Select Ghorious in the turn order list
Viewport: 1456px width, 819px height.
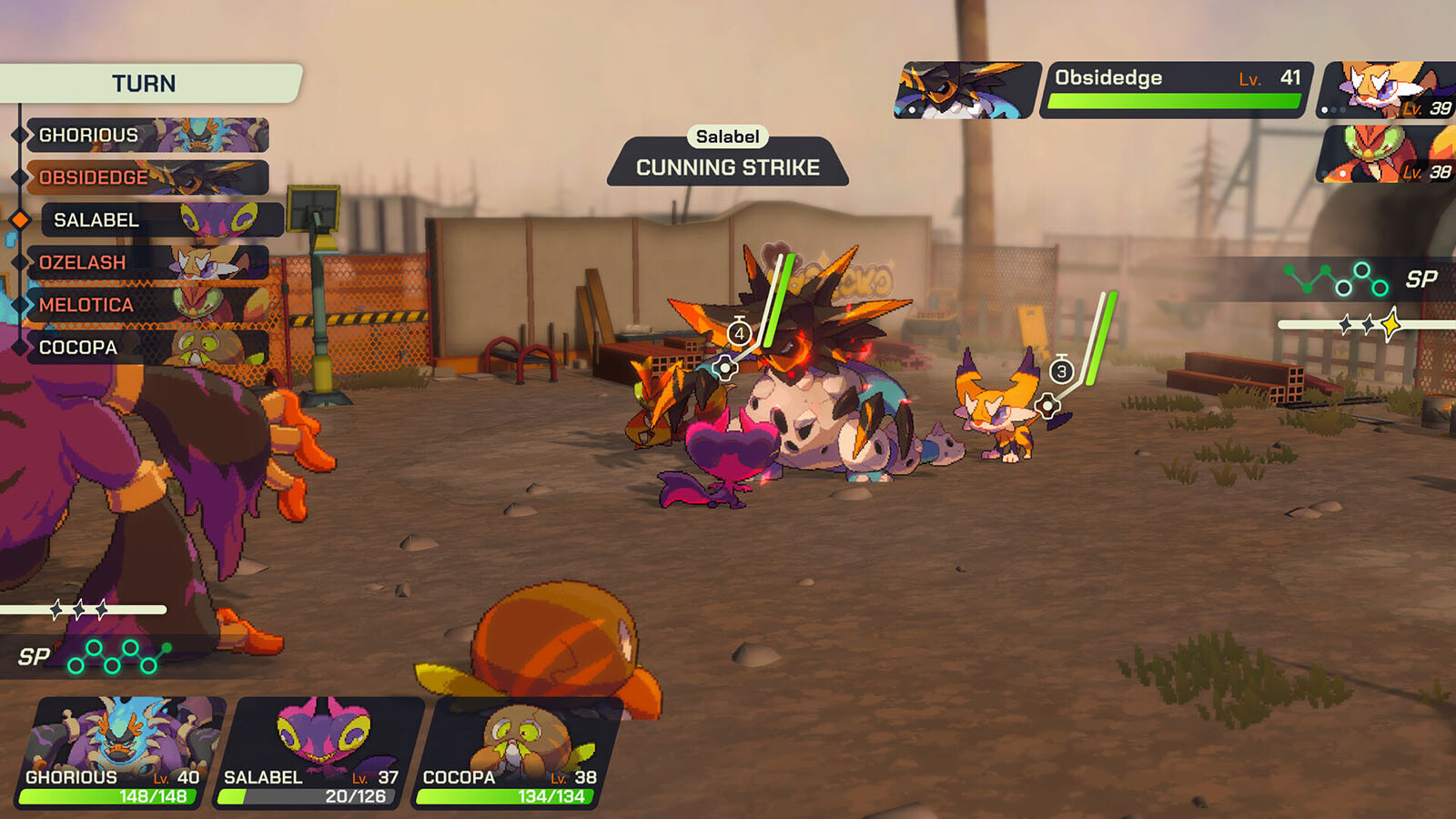pyautogui.click(x=146, y=136)
